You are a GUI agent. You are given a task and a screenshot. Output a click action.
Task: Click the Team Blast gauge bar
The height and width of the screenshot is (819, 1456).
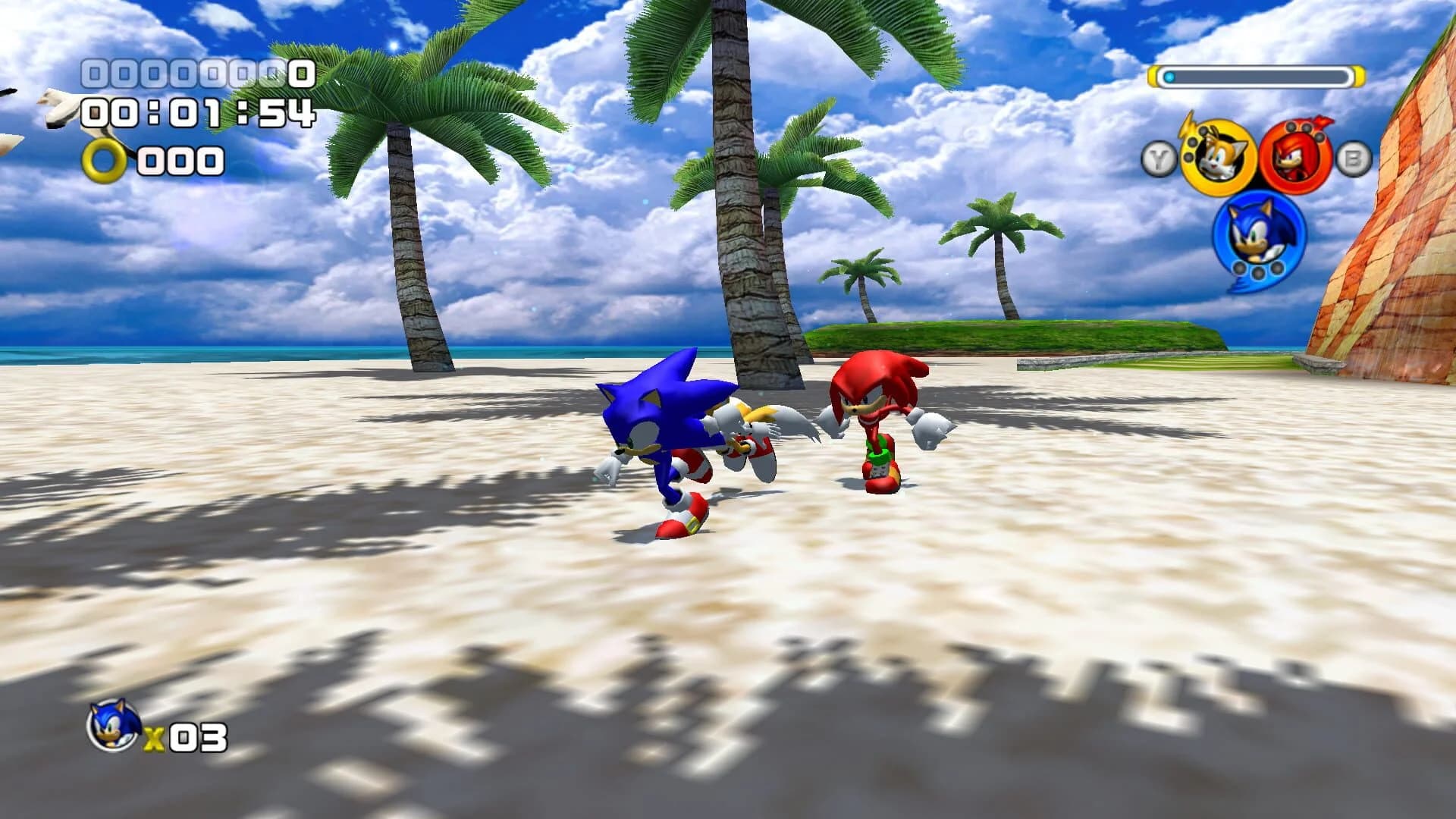coord(1259,77)
